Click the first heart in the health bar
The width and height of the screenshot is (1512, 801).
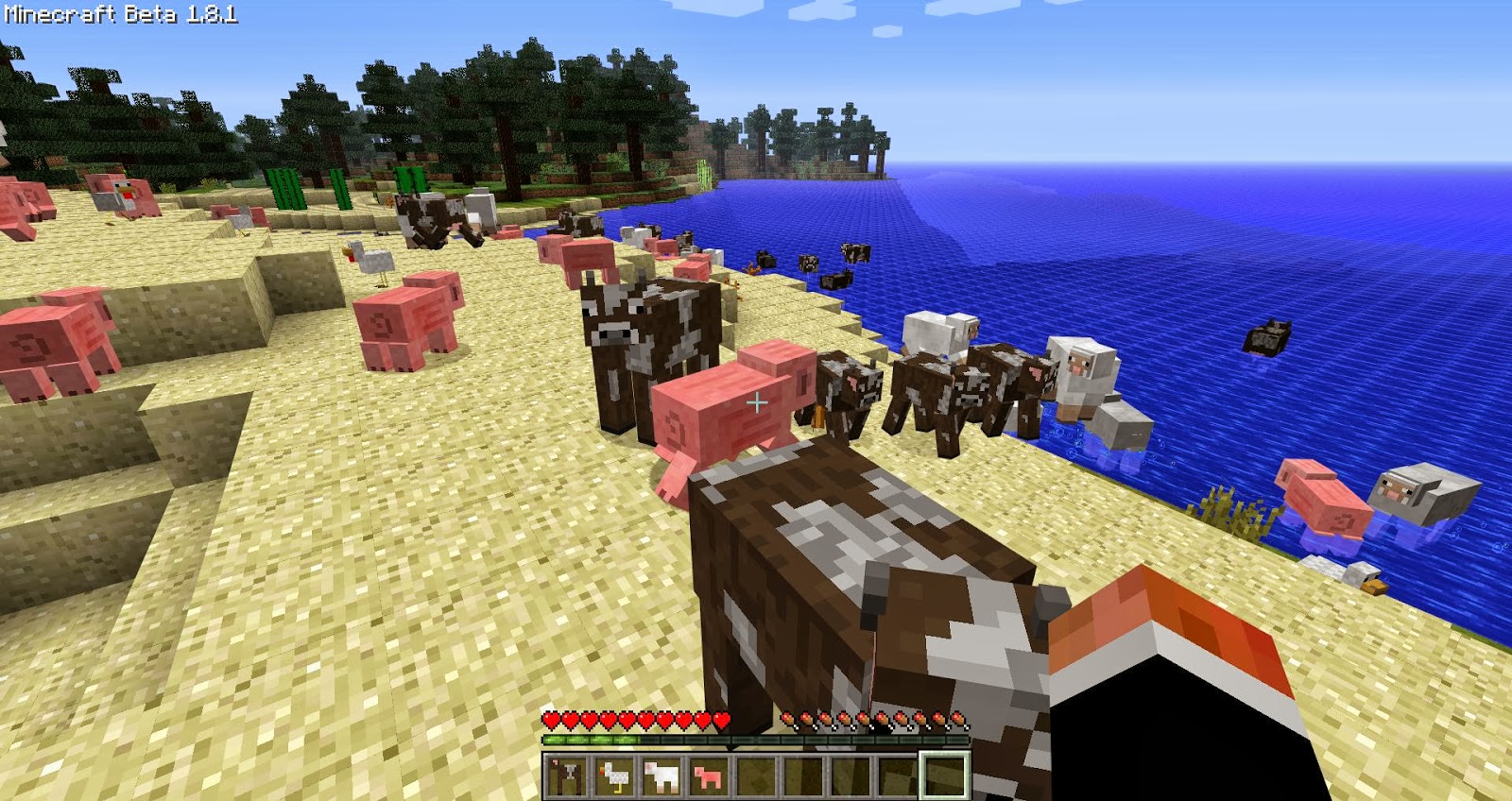point(551,720)
